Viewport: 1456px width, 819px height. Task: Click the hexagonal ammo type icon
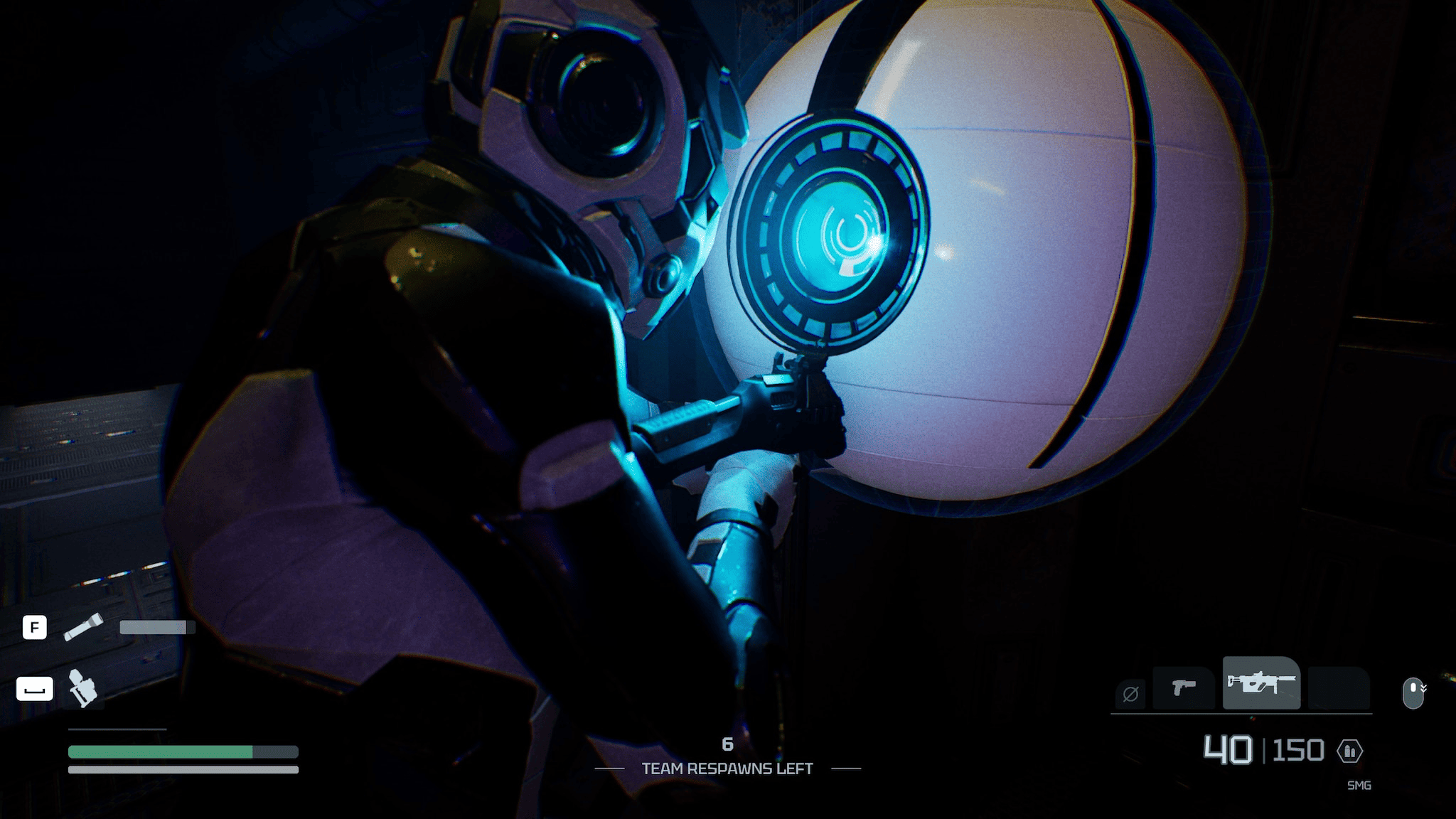(1349, 751)
